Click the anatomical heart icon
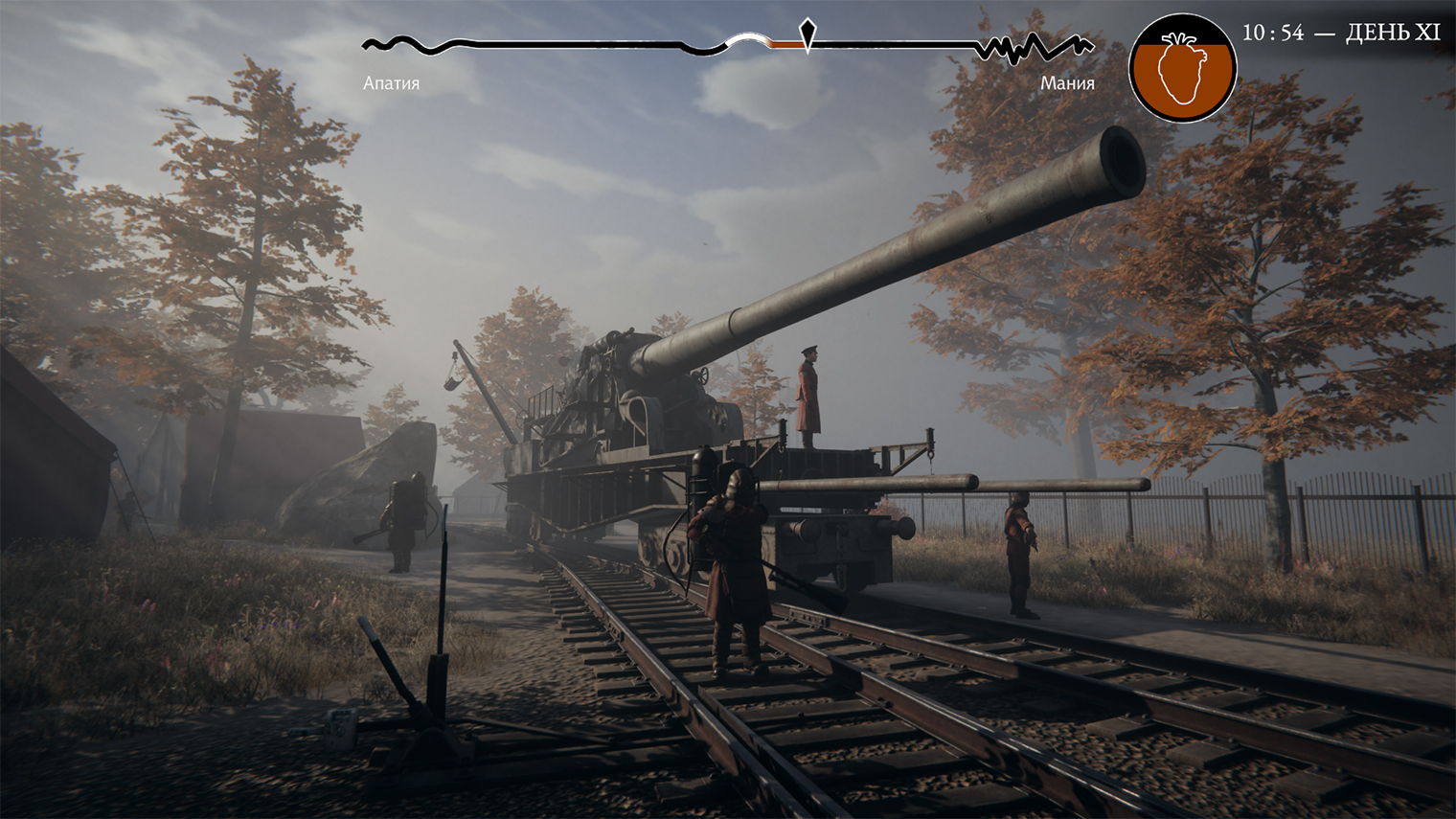 pyautogui.click(x=1182, y=68)
